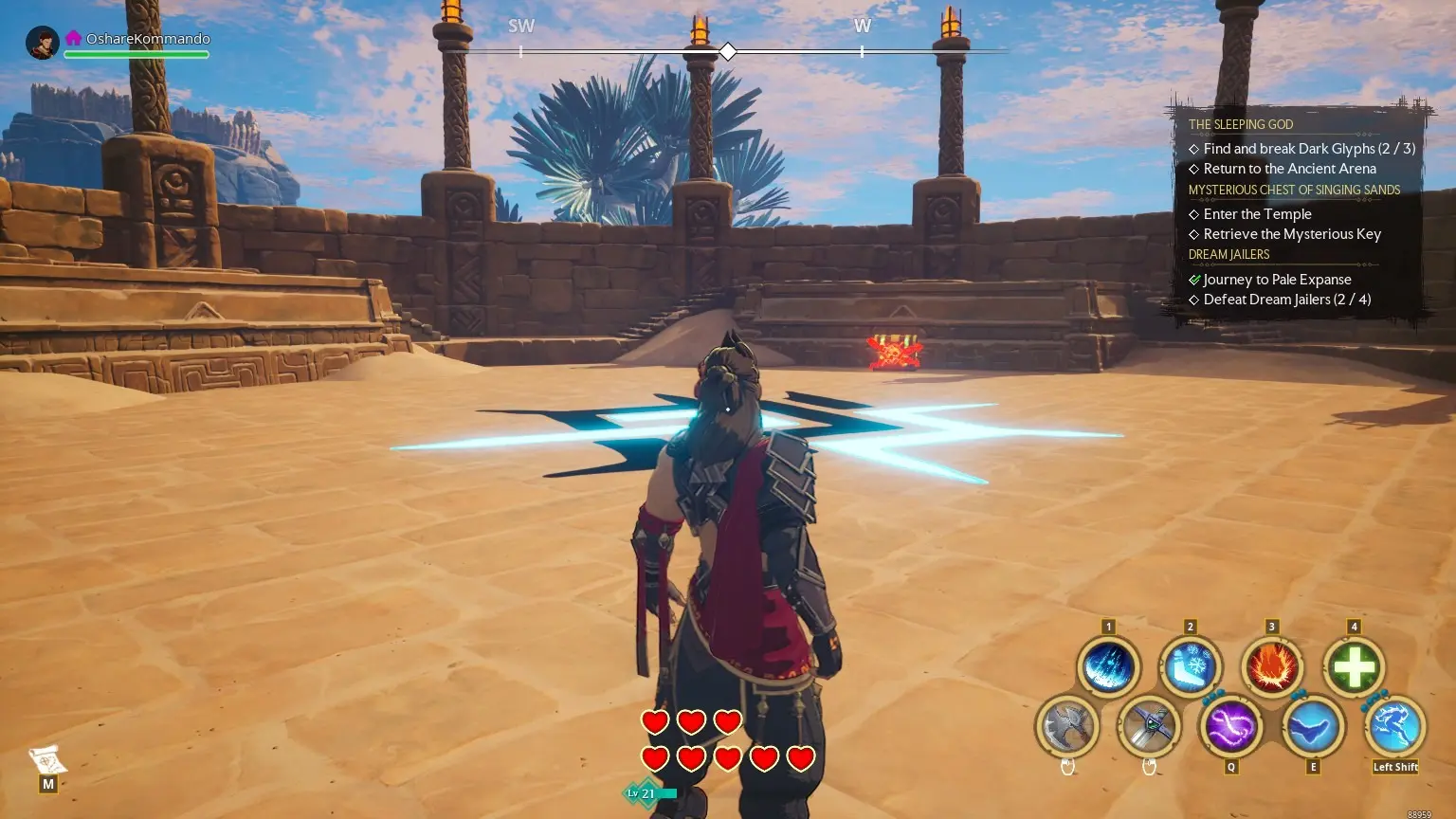Click the Find and break Dark Glyphs objective
Screen dimensions: 1456x819
click(x=1308, y=149)
